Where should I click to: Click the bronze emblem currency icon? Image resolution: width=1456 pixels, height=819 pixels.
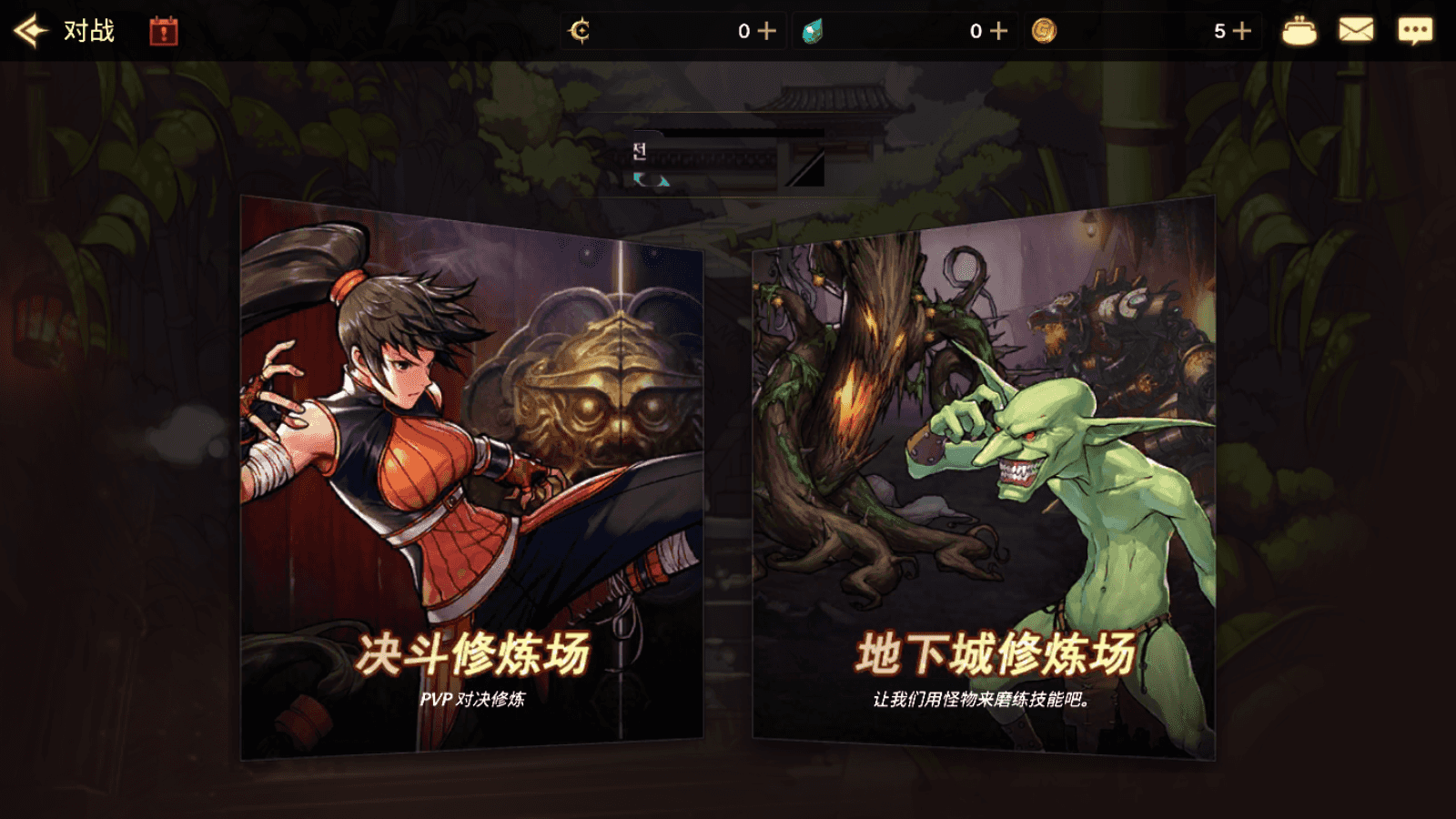581,29
